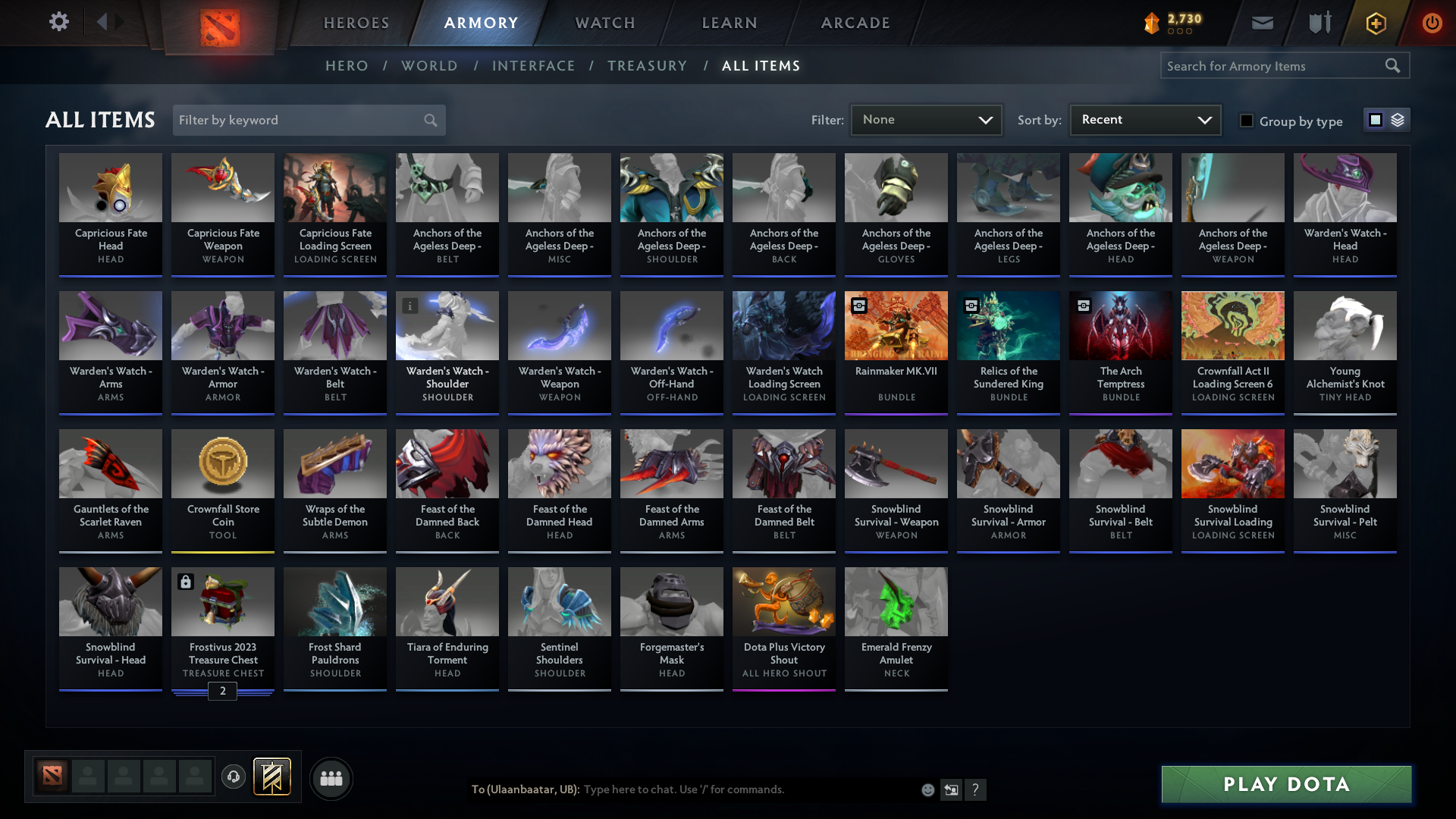
Task: Open the mail notifications icon
Action: 1262,23
